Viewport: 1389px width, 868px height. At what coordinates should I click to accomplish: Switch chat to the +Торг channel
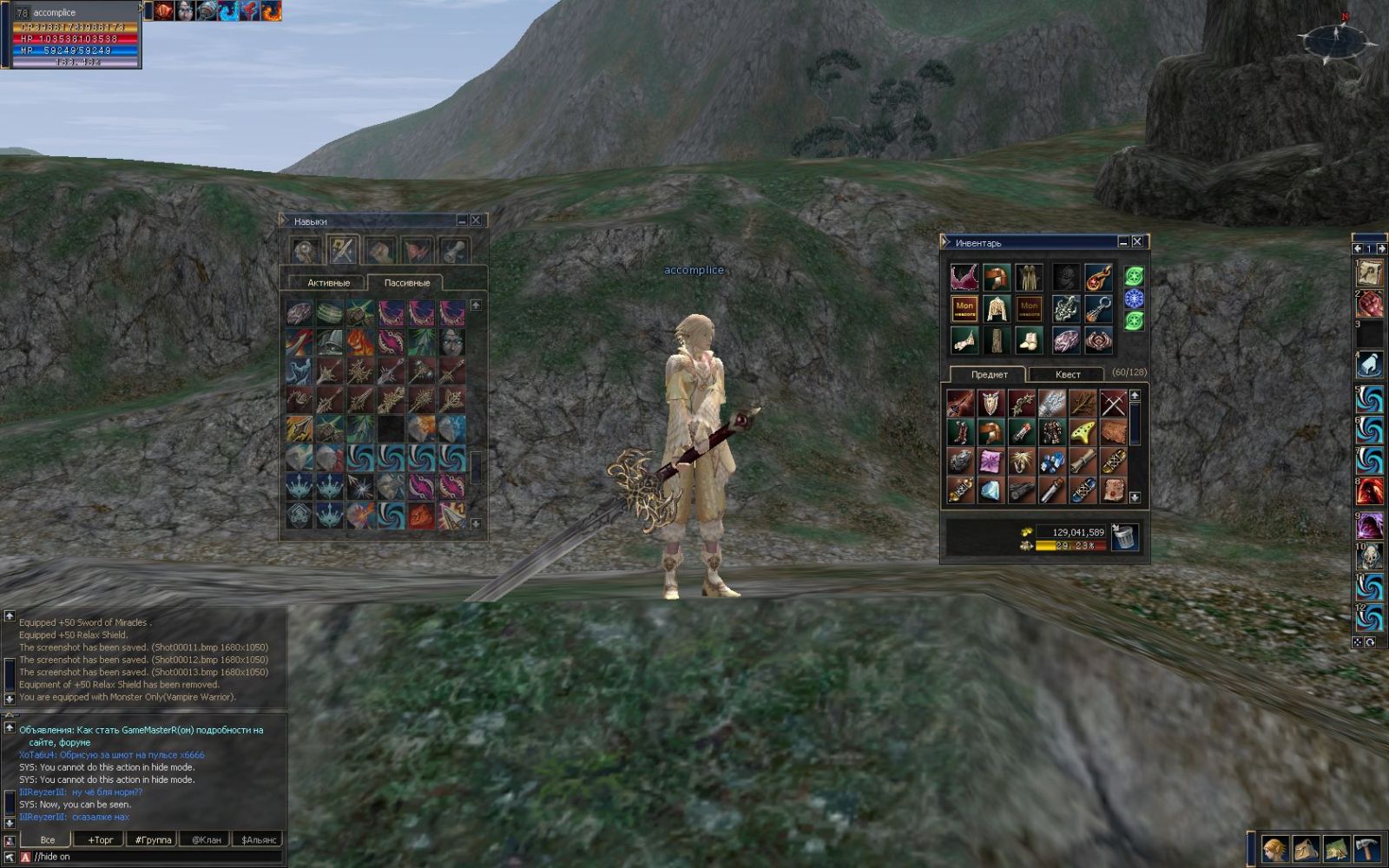tap(100, 839)
